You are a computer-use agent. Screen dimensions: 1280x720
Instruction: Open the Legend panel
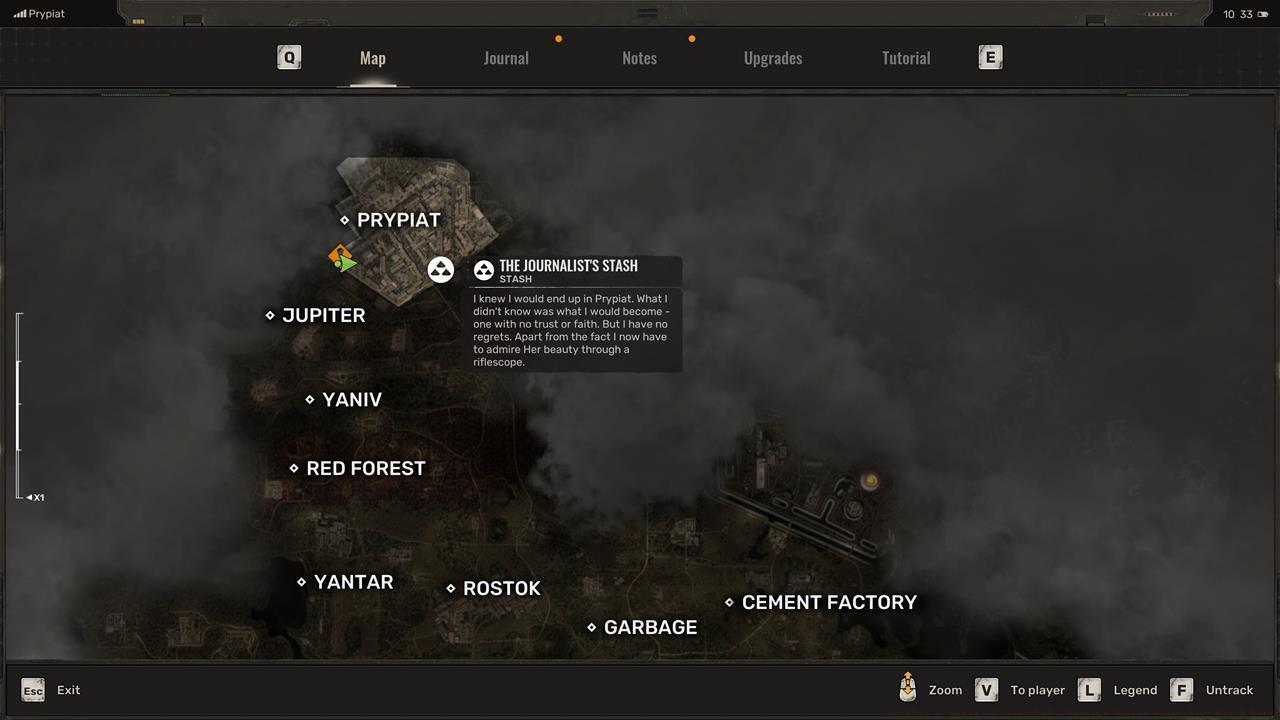point(1089,690)
